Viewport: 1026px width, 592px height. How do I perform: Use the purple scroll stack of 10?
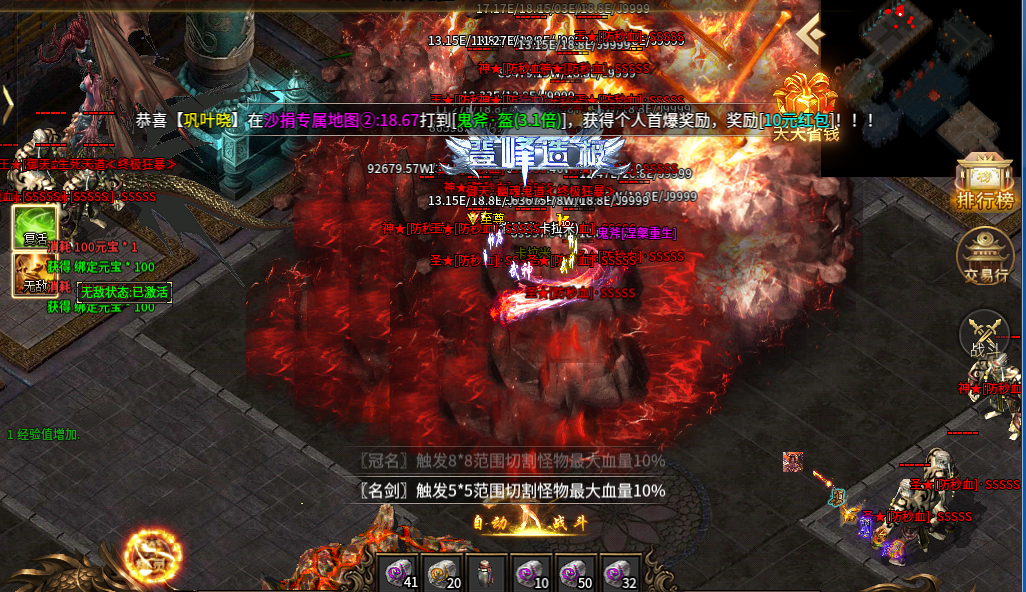(x=531, y=573)
